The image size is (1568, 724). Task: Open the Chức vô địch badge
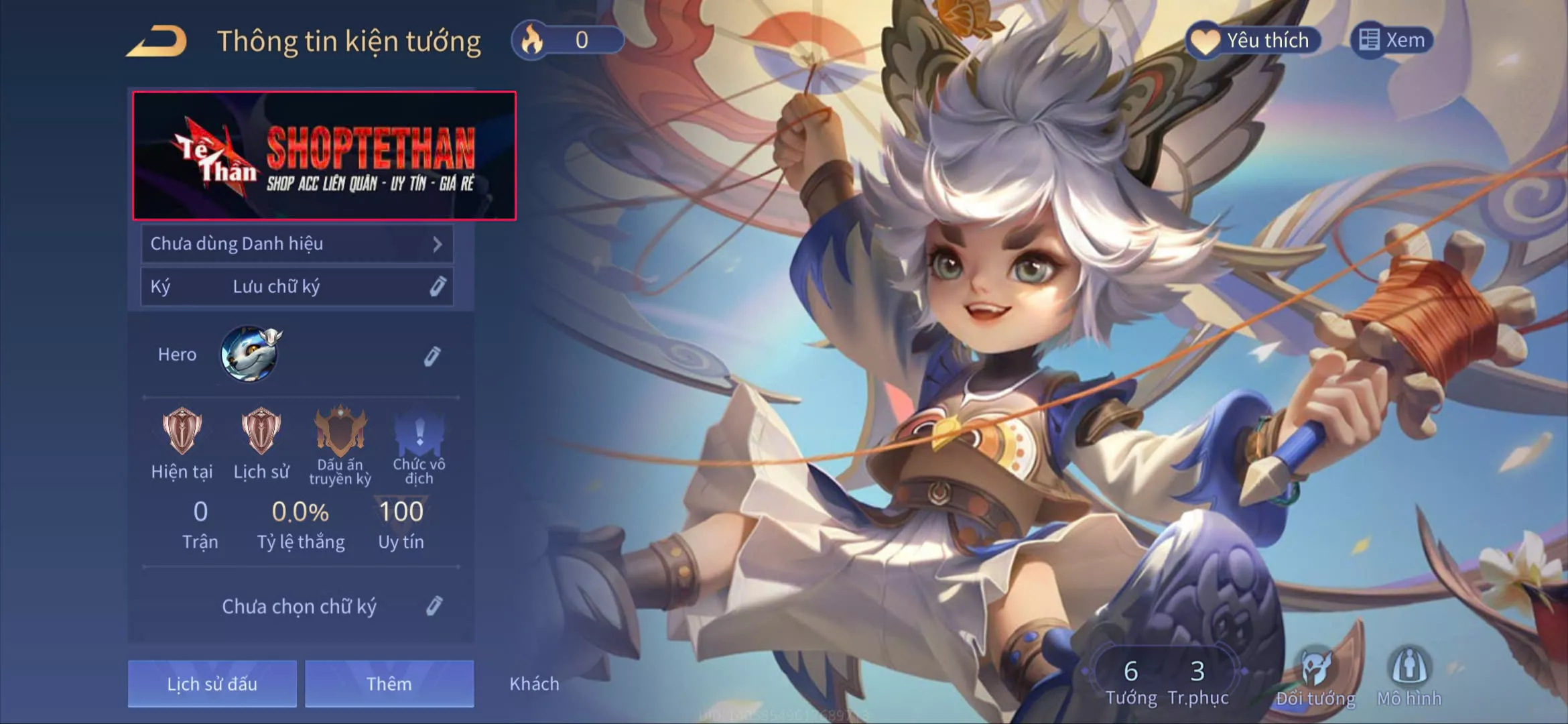coord(419,432)
